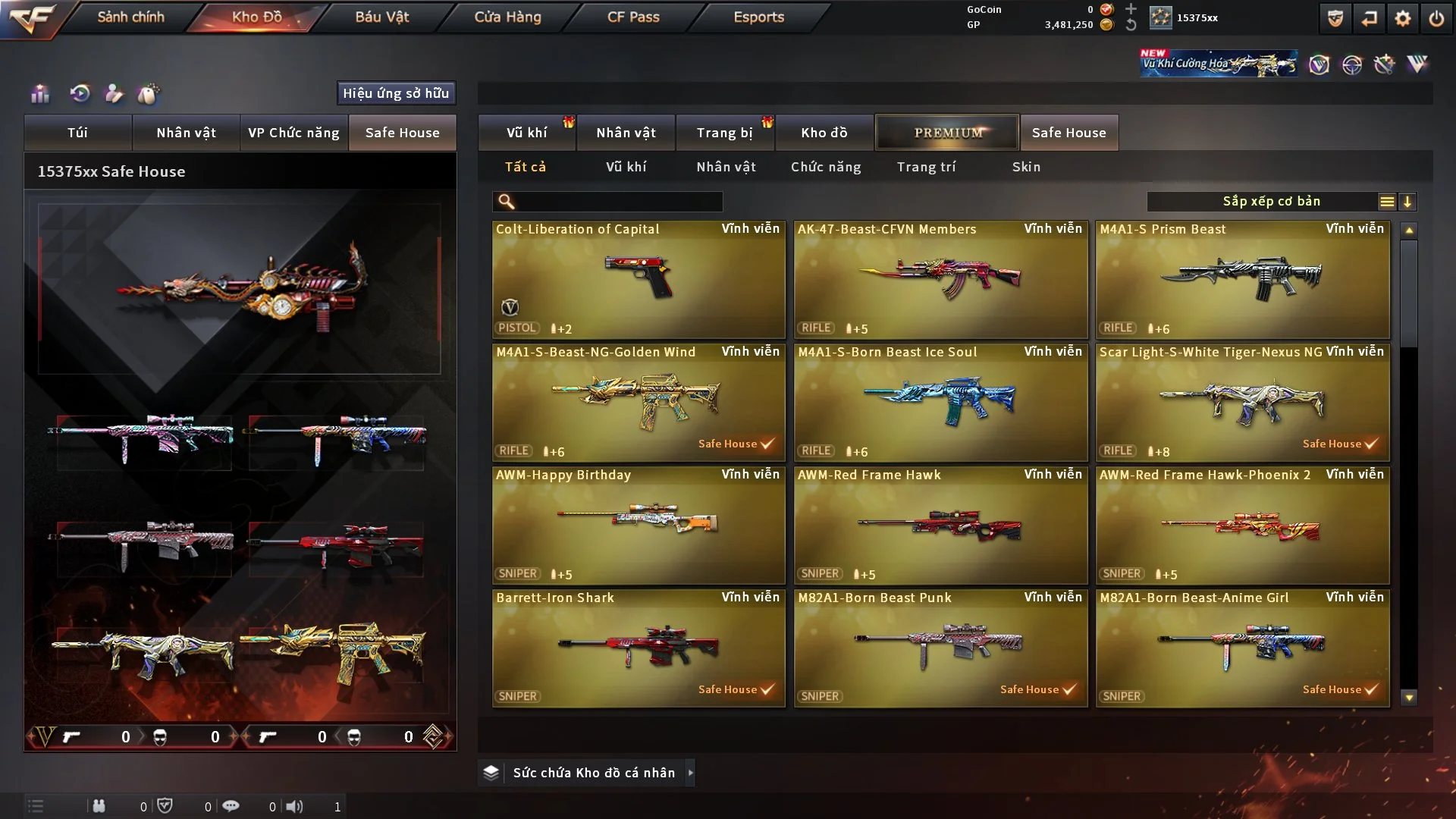Screen dimensions: 1456x819
Task: Select the Colt-Liberation of Capital pistol
Action: 639,280
